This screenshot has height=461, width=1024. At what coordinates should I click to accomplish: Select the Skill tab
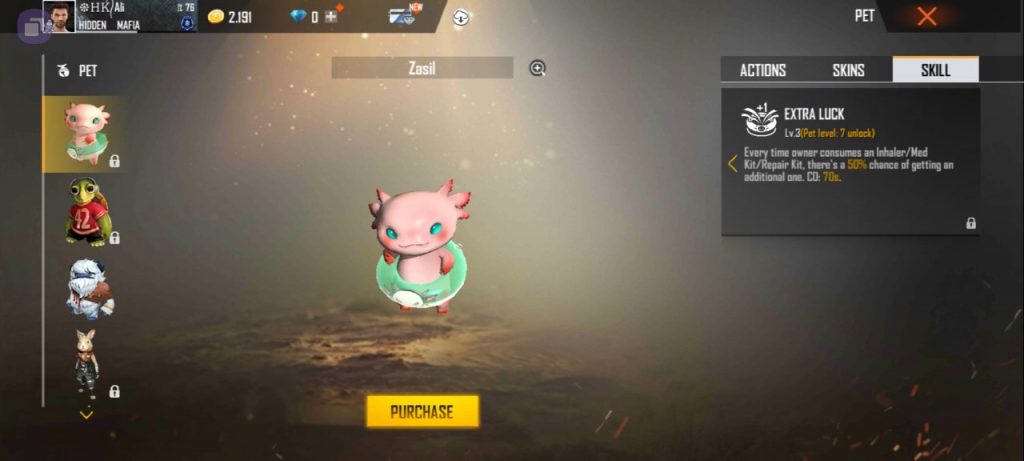tap(935, 70)
